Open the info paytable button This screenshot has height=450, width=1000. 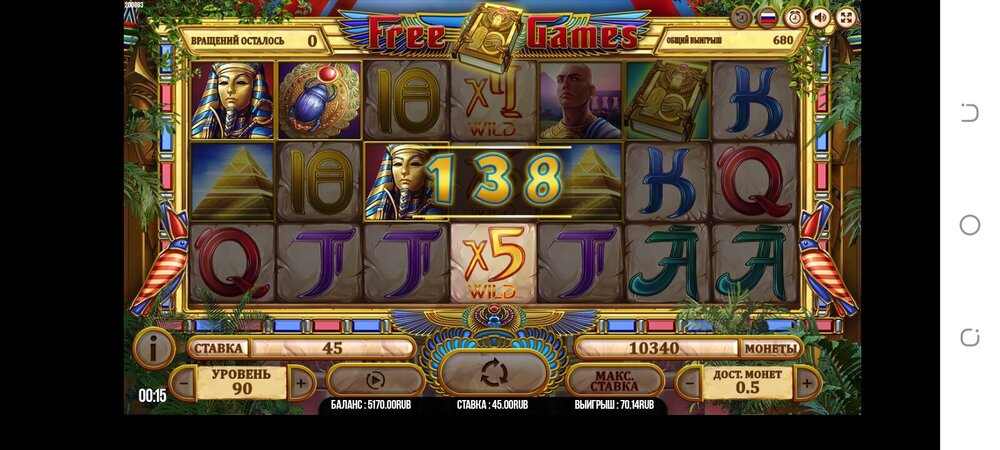point(153,348)
